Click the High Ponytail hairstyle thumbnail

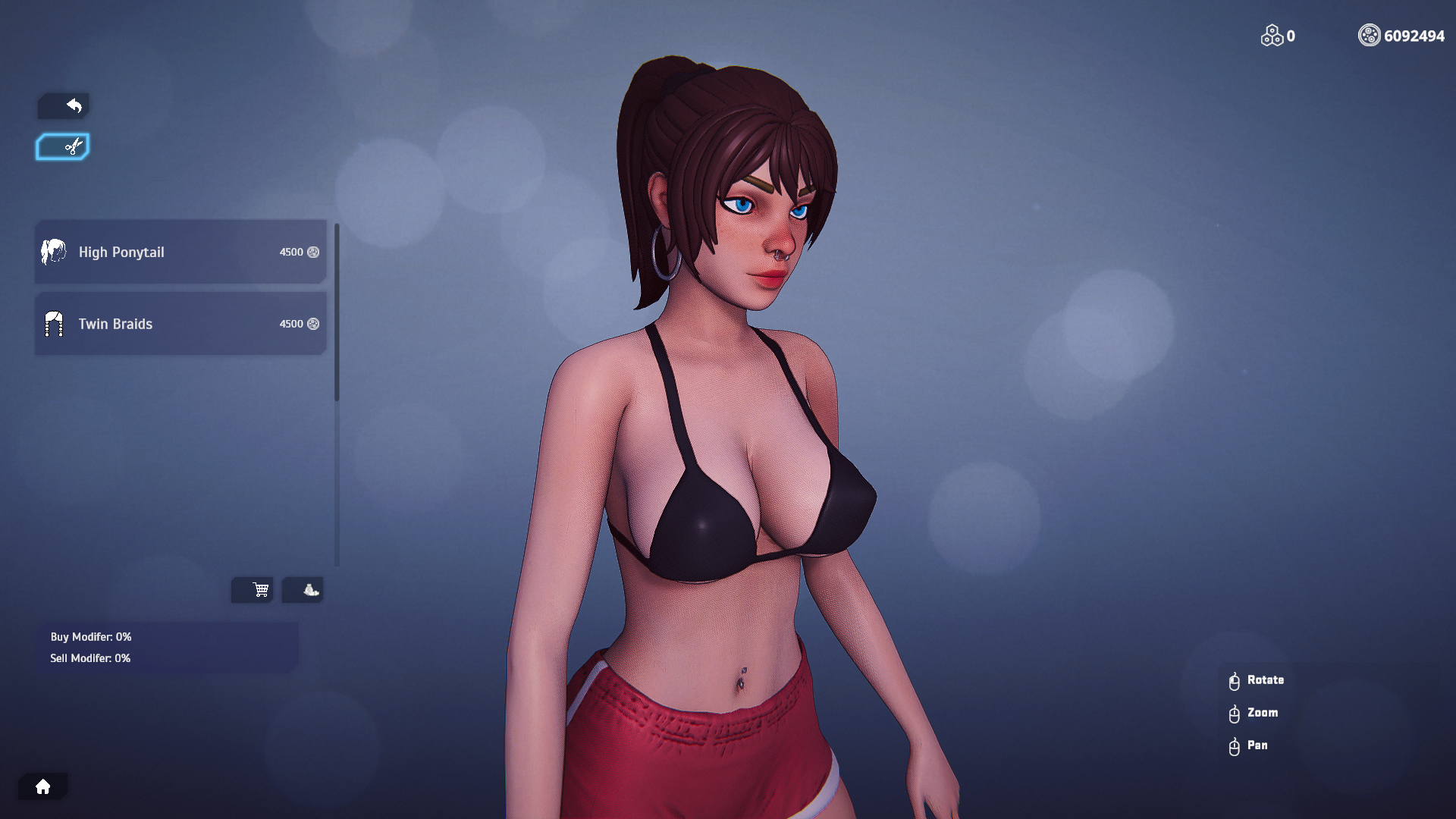pyautogui.click(x=53, y=252)
